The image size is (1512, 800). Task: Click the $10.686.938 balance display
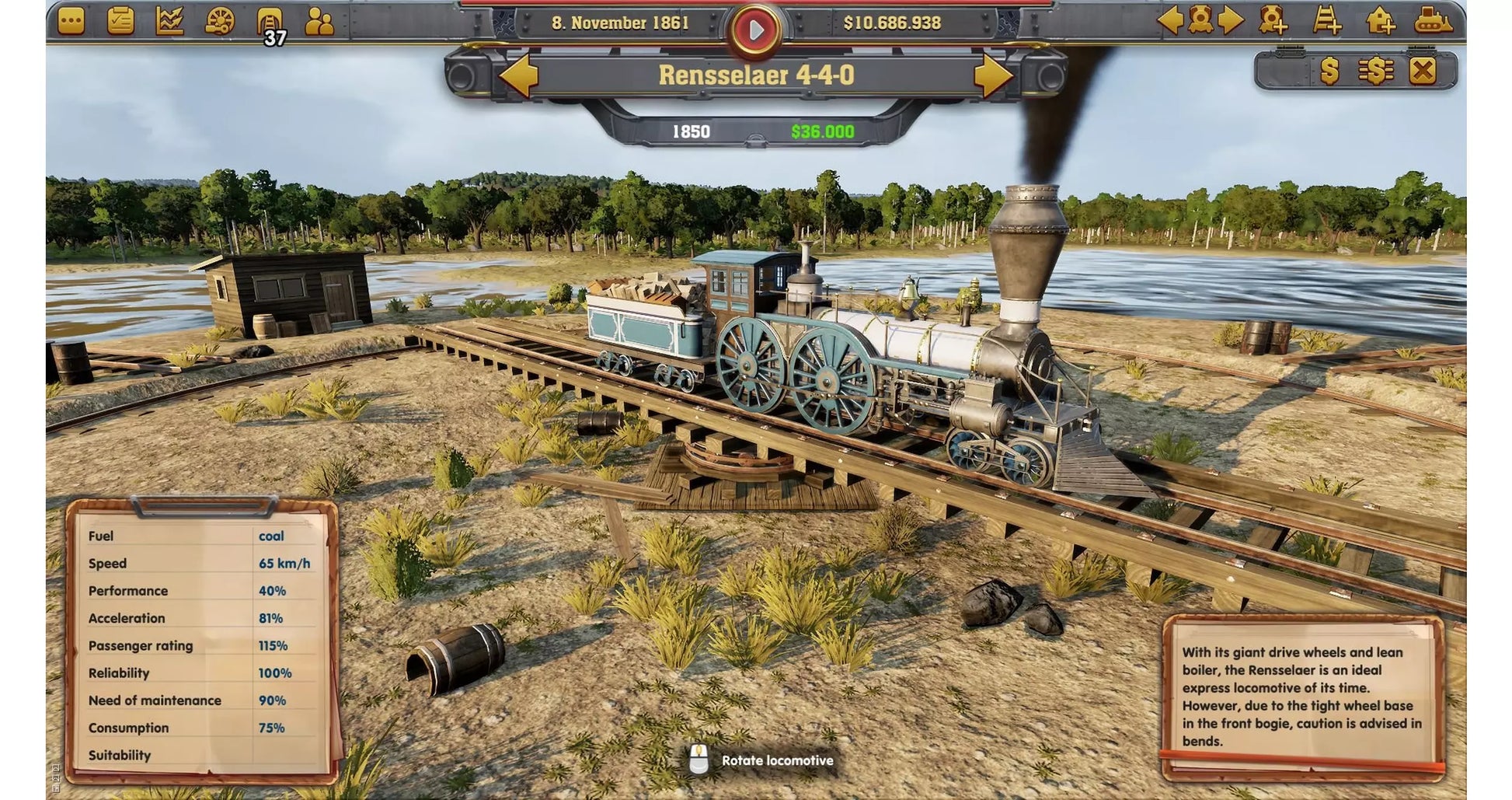coord(895,24)
